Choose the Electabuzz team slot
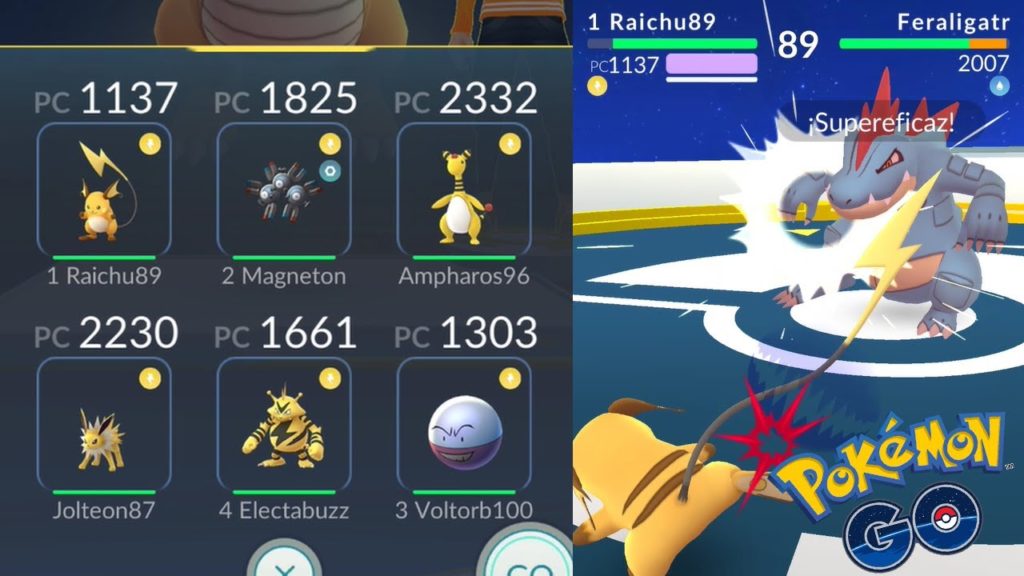Image resolution: width=1024 pixels, height=576 pixels. (x=284, y=424)
